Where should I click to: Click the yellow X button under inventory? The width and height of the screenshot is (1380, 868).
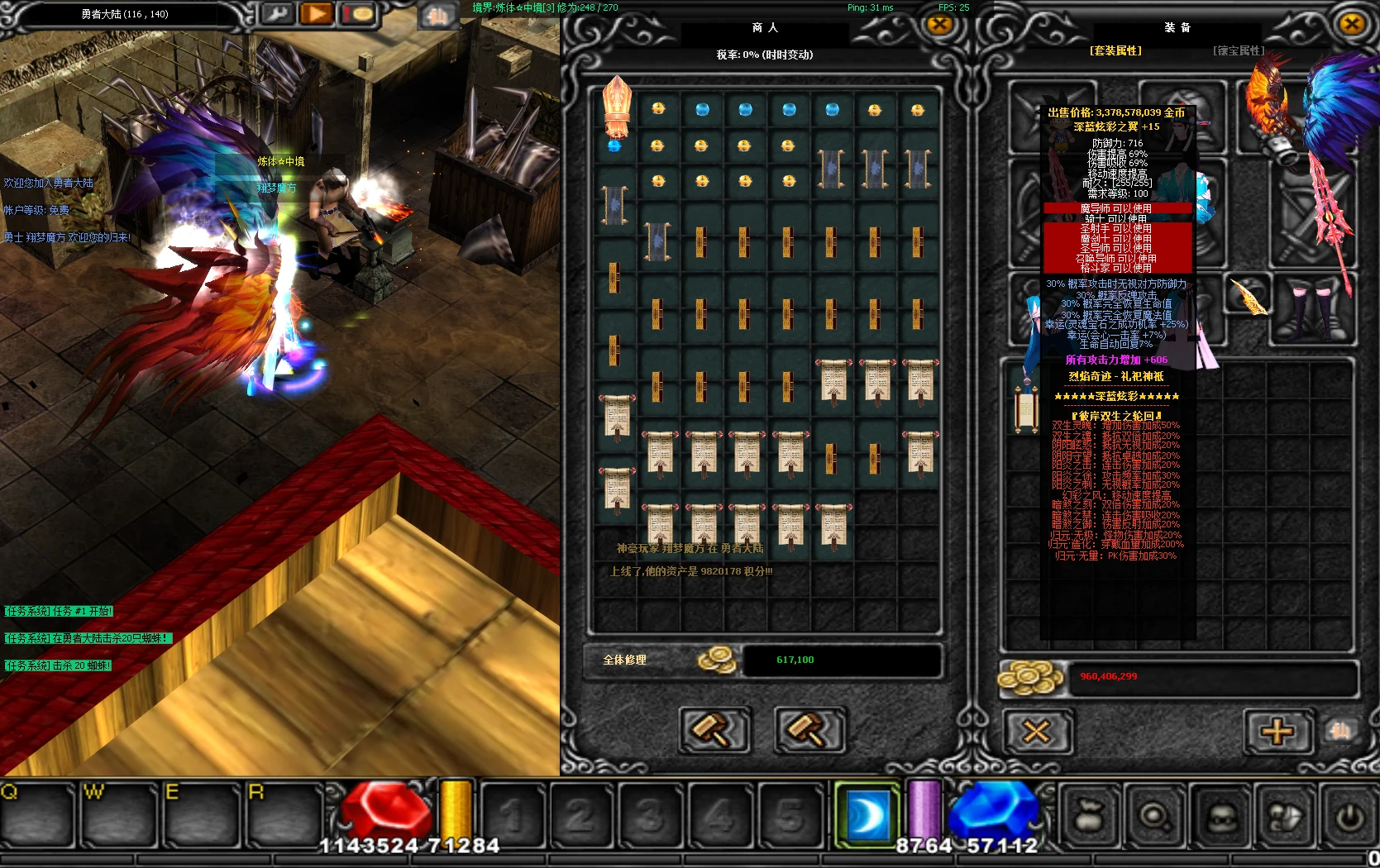[x=1037, y=732]
